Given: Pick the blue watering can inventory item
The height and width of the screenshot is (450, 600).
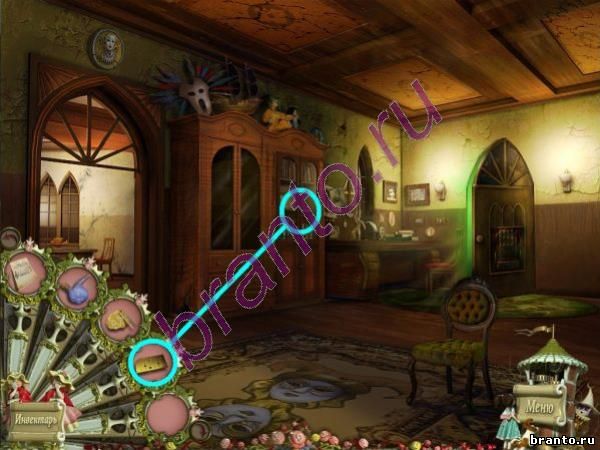Looking at the screenshot, I should 76,290.
